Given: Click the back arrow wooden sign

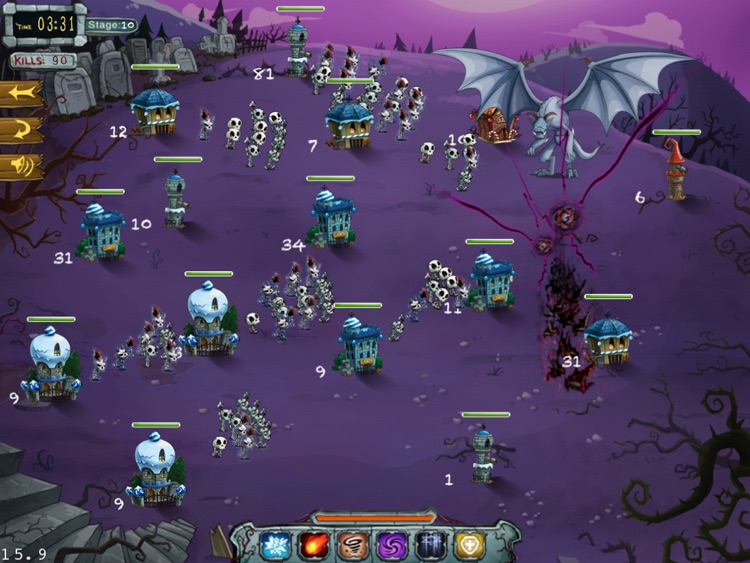Looking at the screenshot, I should (22, 95).
